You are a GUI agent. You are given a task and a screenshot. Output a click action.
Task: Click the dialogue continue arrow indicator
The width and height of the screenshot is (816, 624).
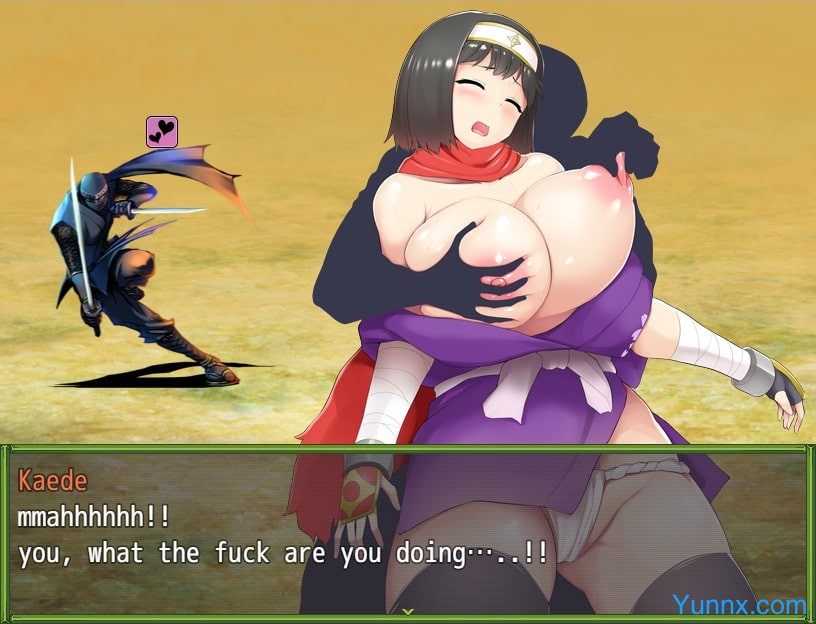[x=407, y=610]
